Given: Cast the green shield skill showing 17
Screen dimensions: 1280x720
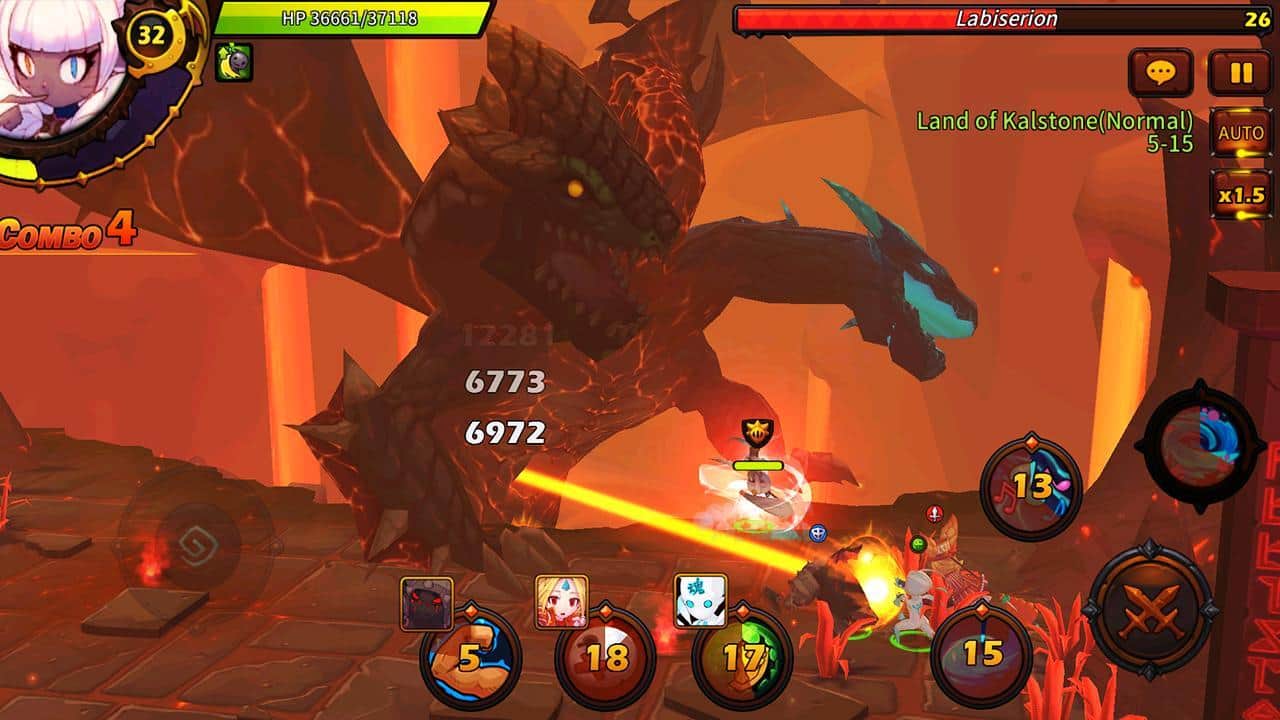Looking at the screenshot, I should pyautogui.click(x=742, y=657).
